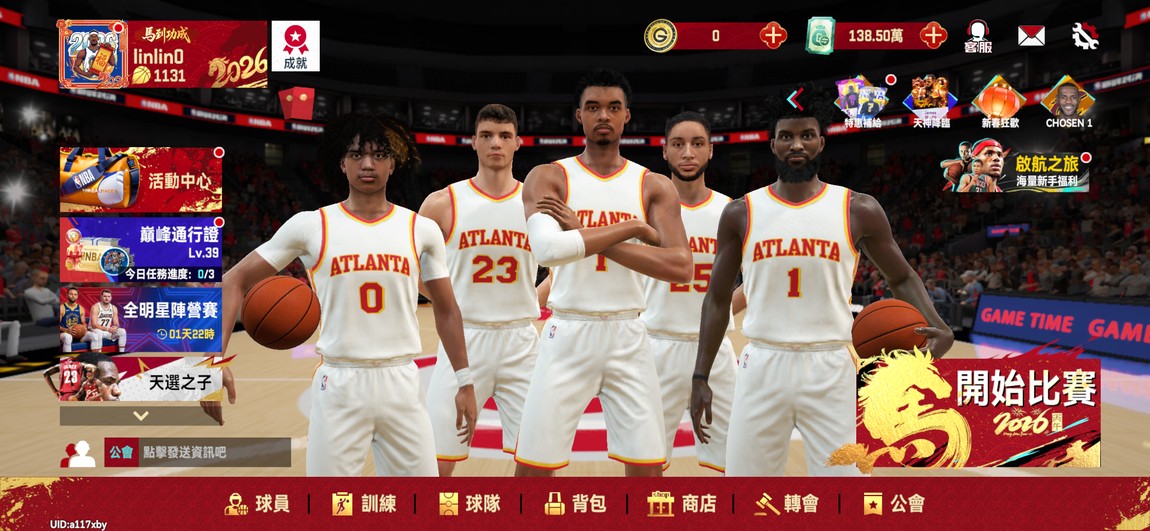
Task: Open the 全明星陣營賽 event banner
Action: 141,320
